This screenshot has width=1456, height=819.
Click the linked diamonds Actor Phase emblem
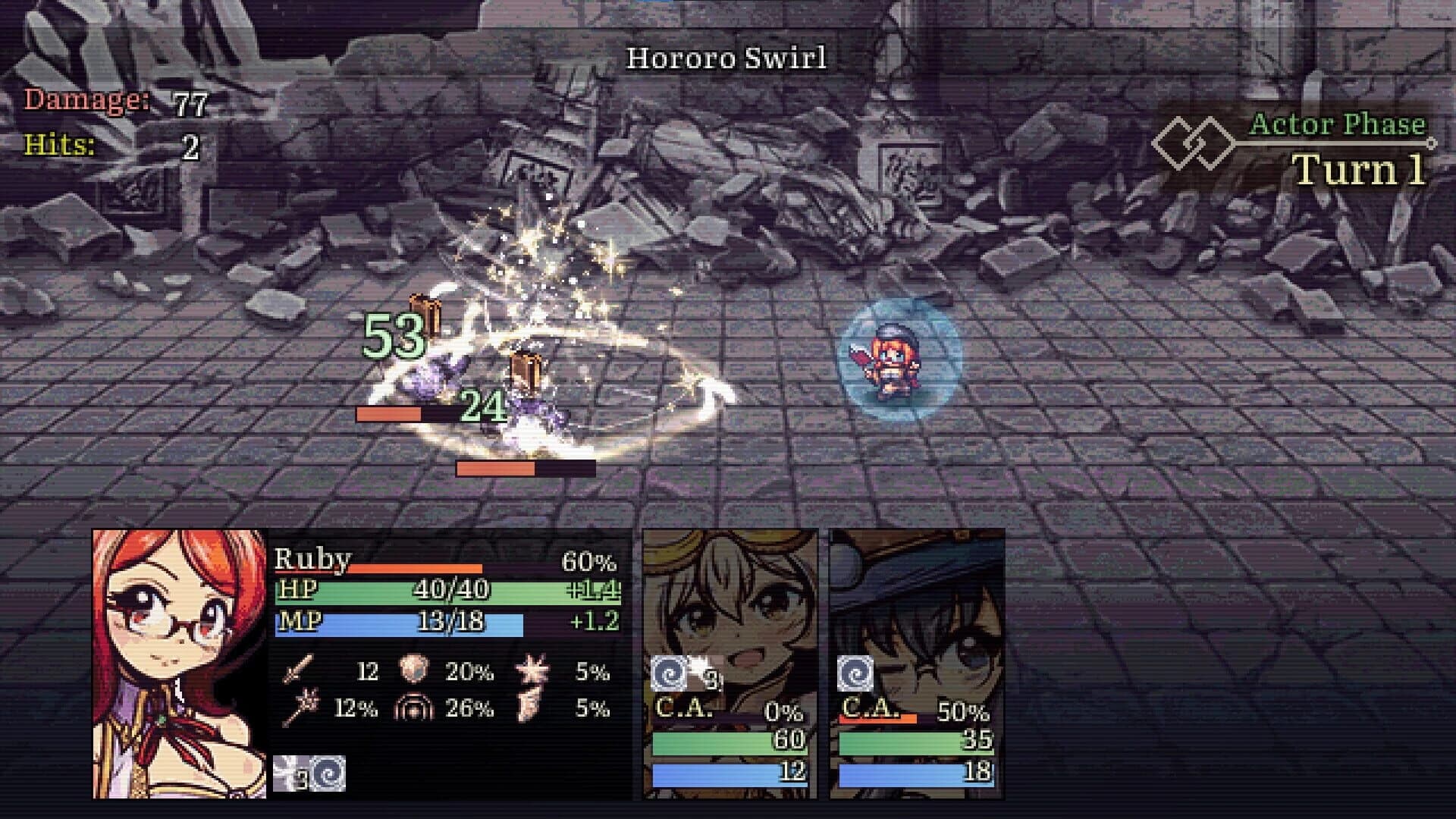tap(1195, 142)
